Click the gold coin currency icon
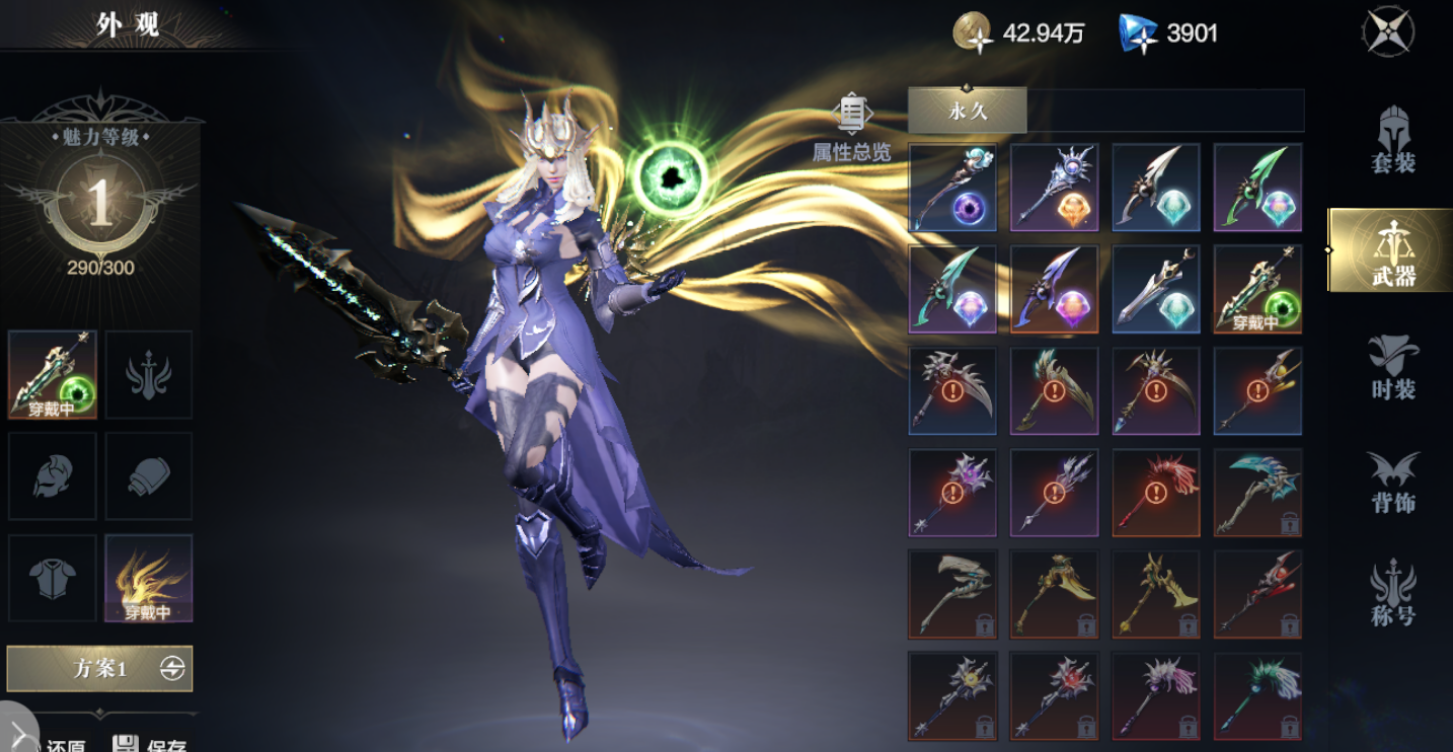 972,33
